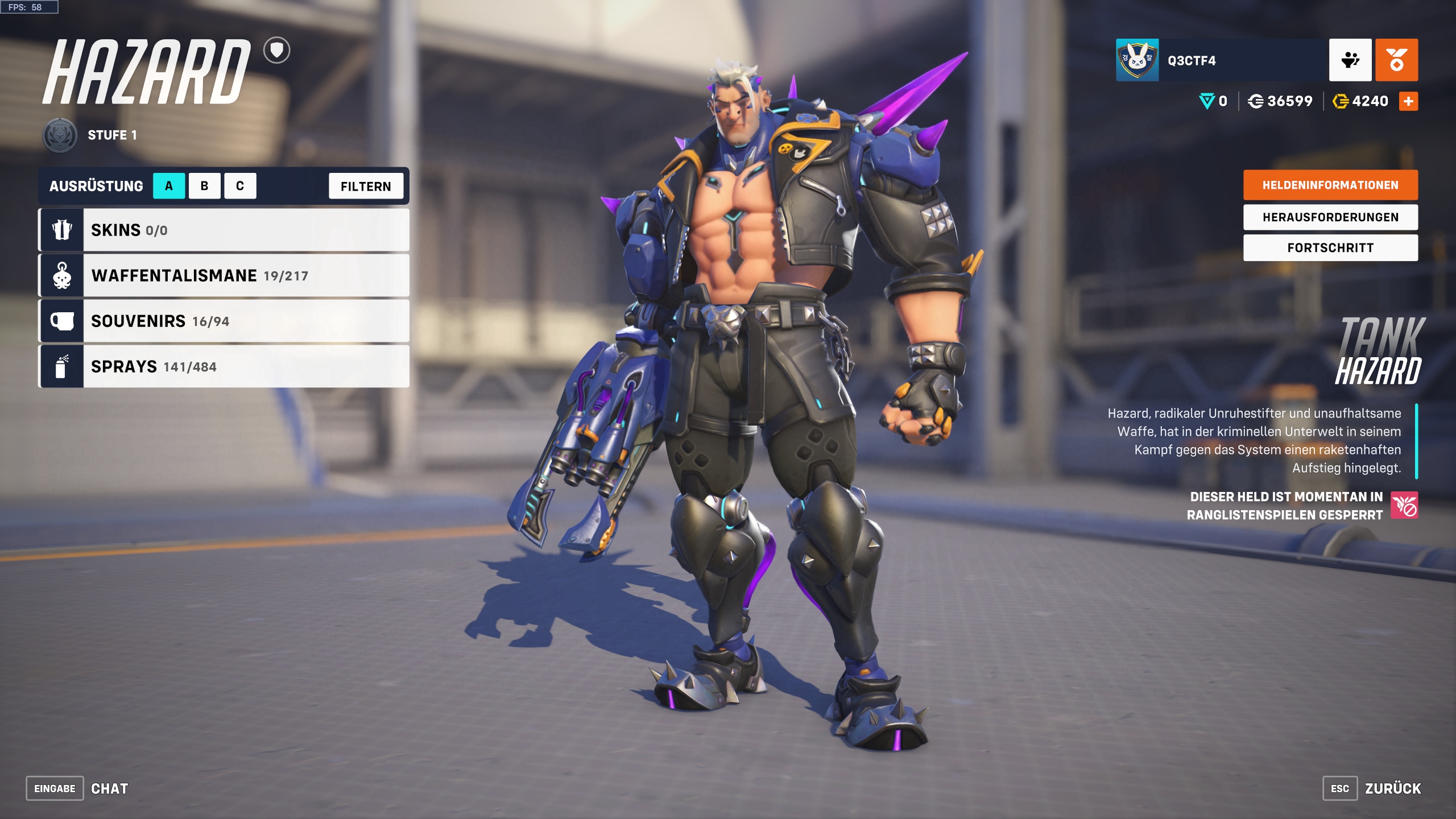1456x819 pixels.
Task: Select the Skins category jacket icon
Action: pyautogui.click(x=61, y=230)
